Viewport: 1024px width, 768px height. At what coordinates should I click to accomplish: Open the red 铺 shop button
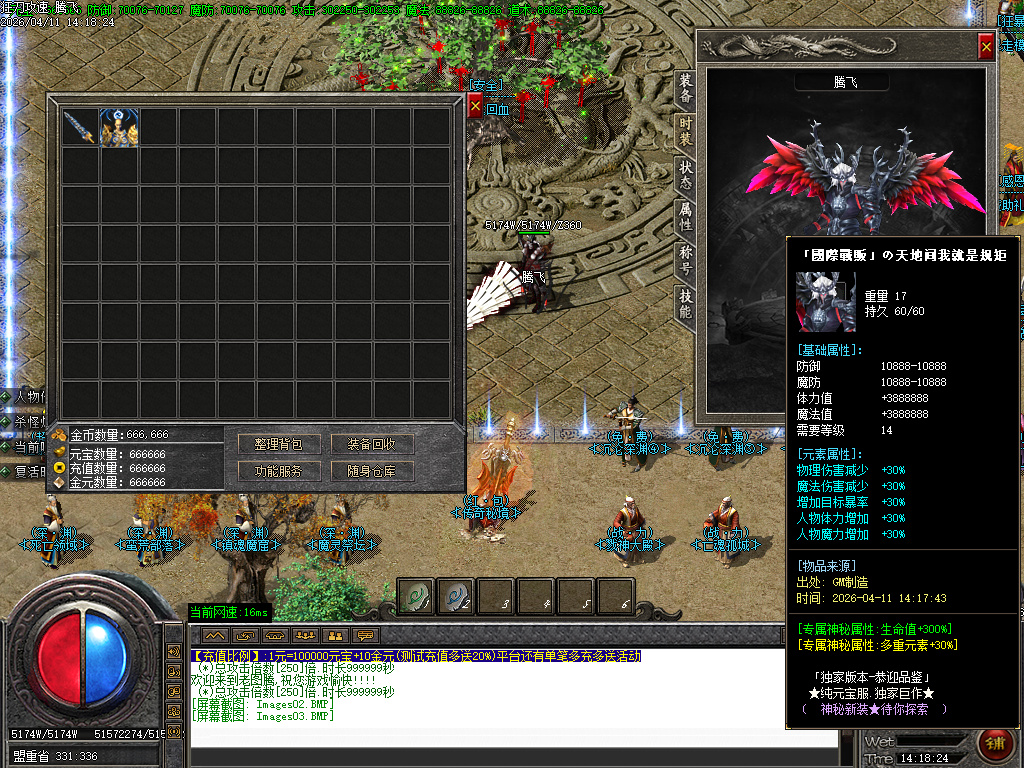point(995,744)
